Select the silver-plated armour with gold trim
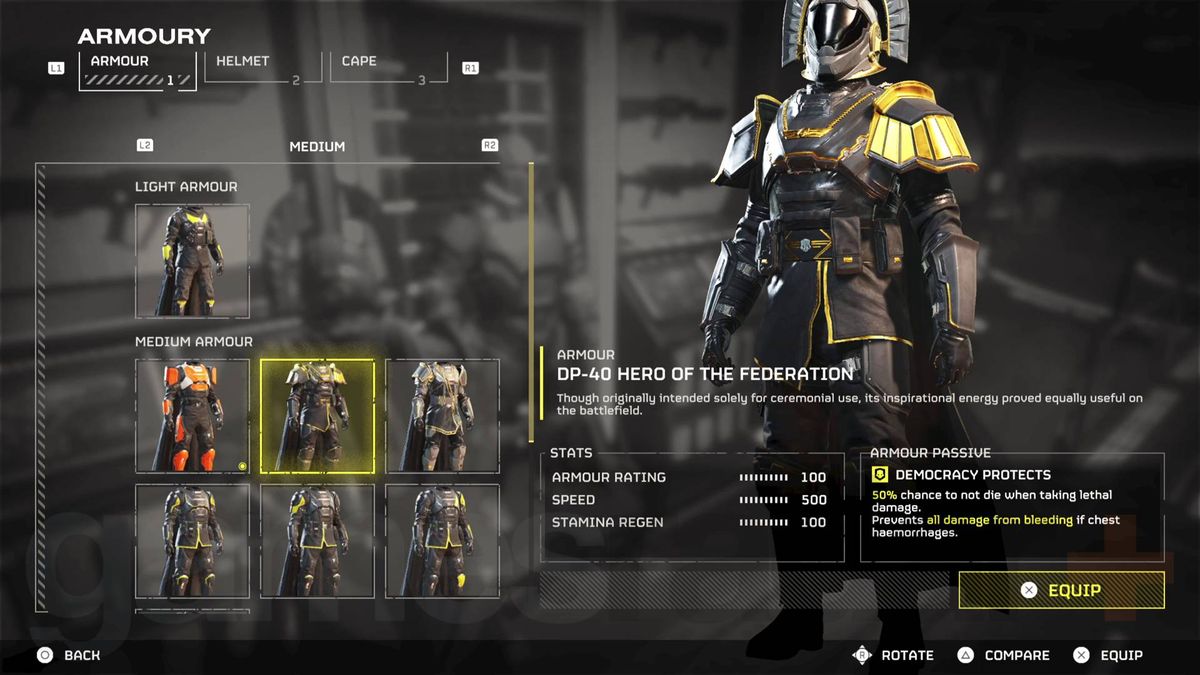 pos(442,416)
